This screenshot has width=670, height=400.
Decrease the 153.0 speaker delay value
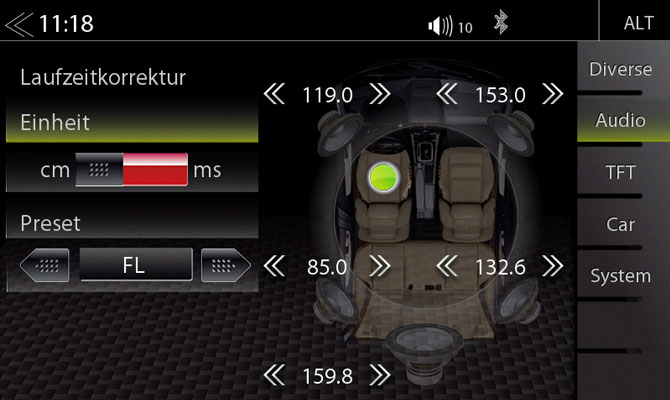click(x=448, y=94)
